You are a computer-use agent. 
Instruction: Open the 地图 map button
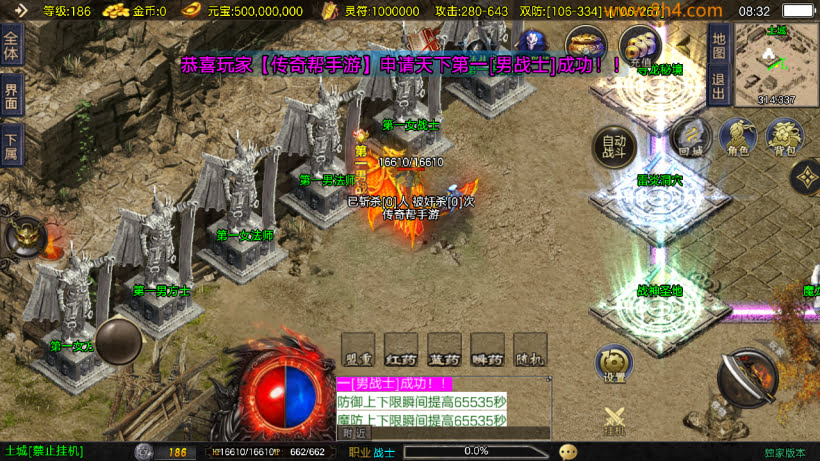(x=718, y=44)
